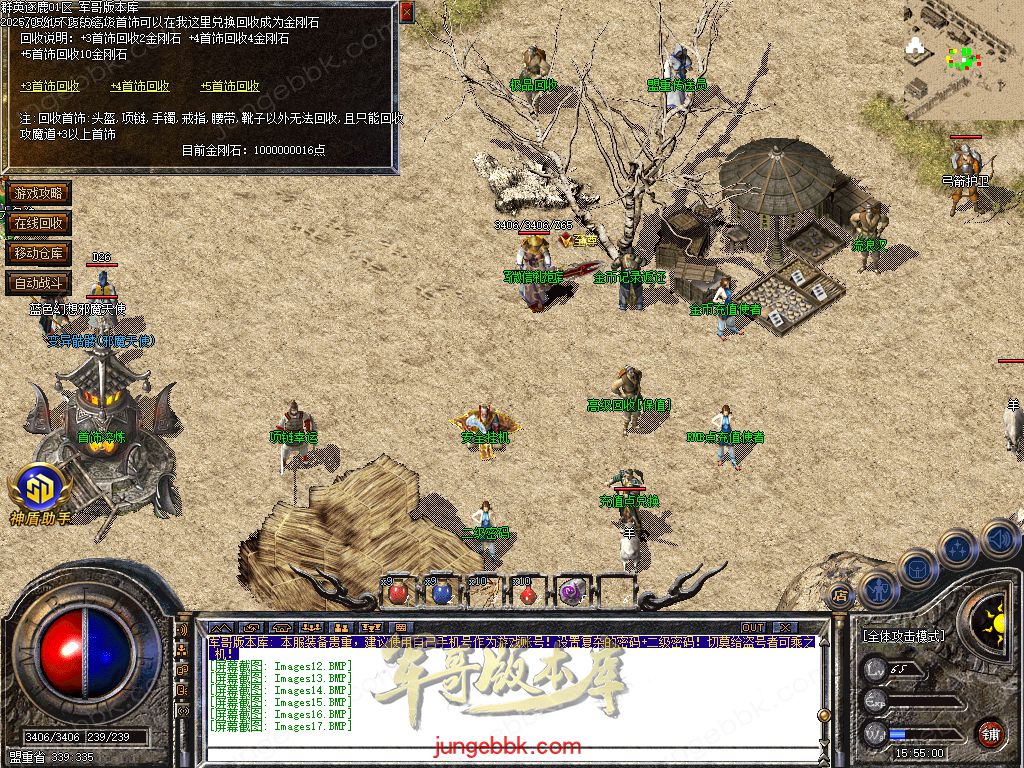Open the minimap
The image size is (1024, 768).
click(962, 60)
